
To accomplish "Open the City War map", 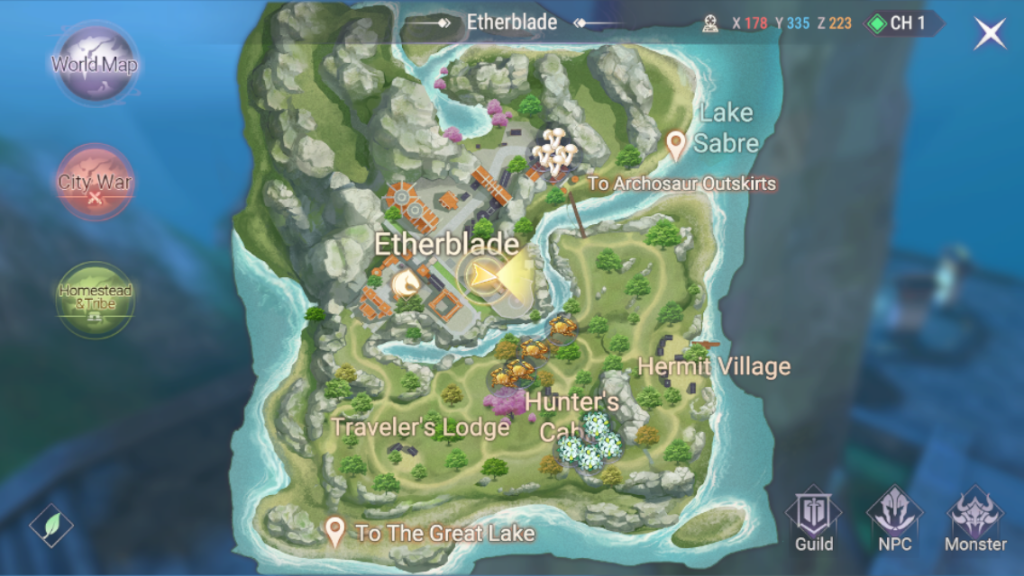I will [95, 183].
